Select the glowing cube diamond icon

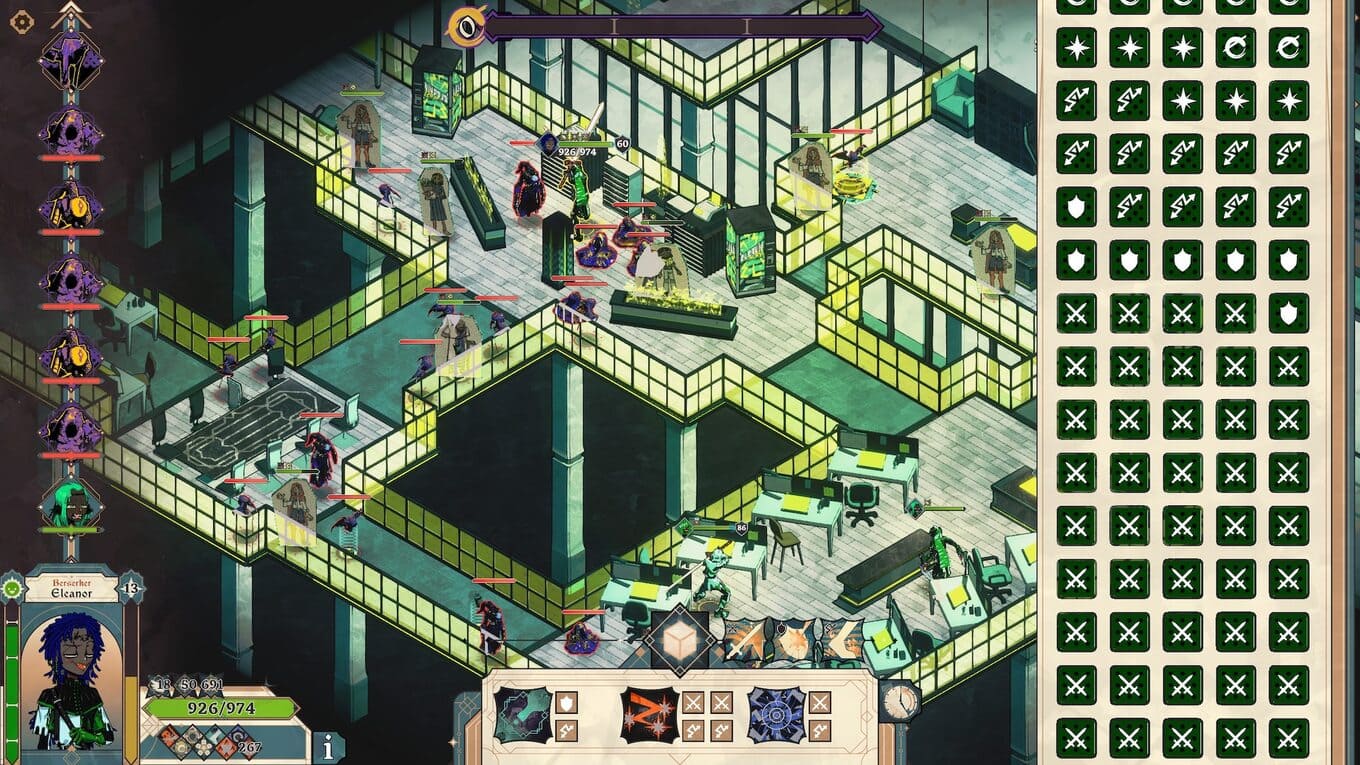[x=679, y=638]
